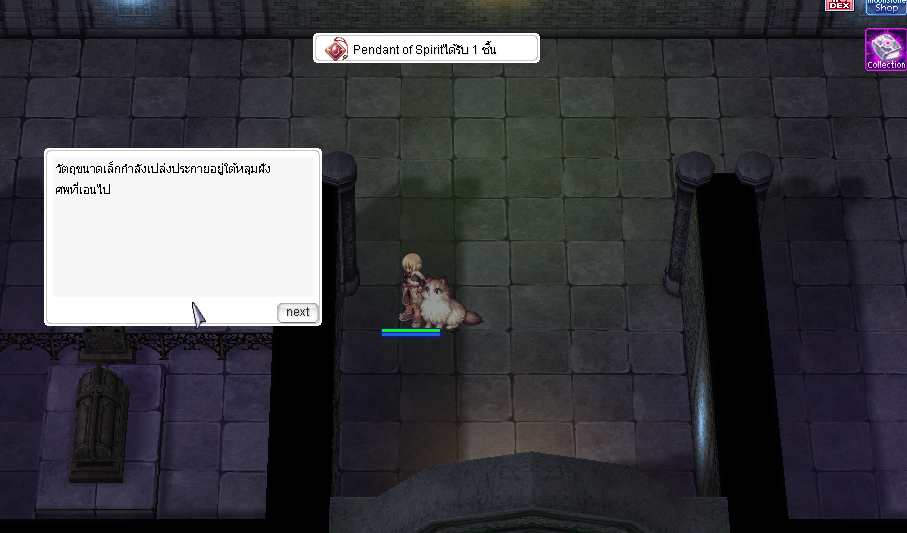Open the Collection book icon
Viewport: 907px width, 533px height.
click(x=886, y=49)
